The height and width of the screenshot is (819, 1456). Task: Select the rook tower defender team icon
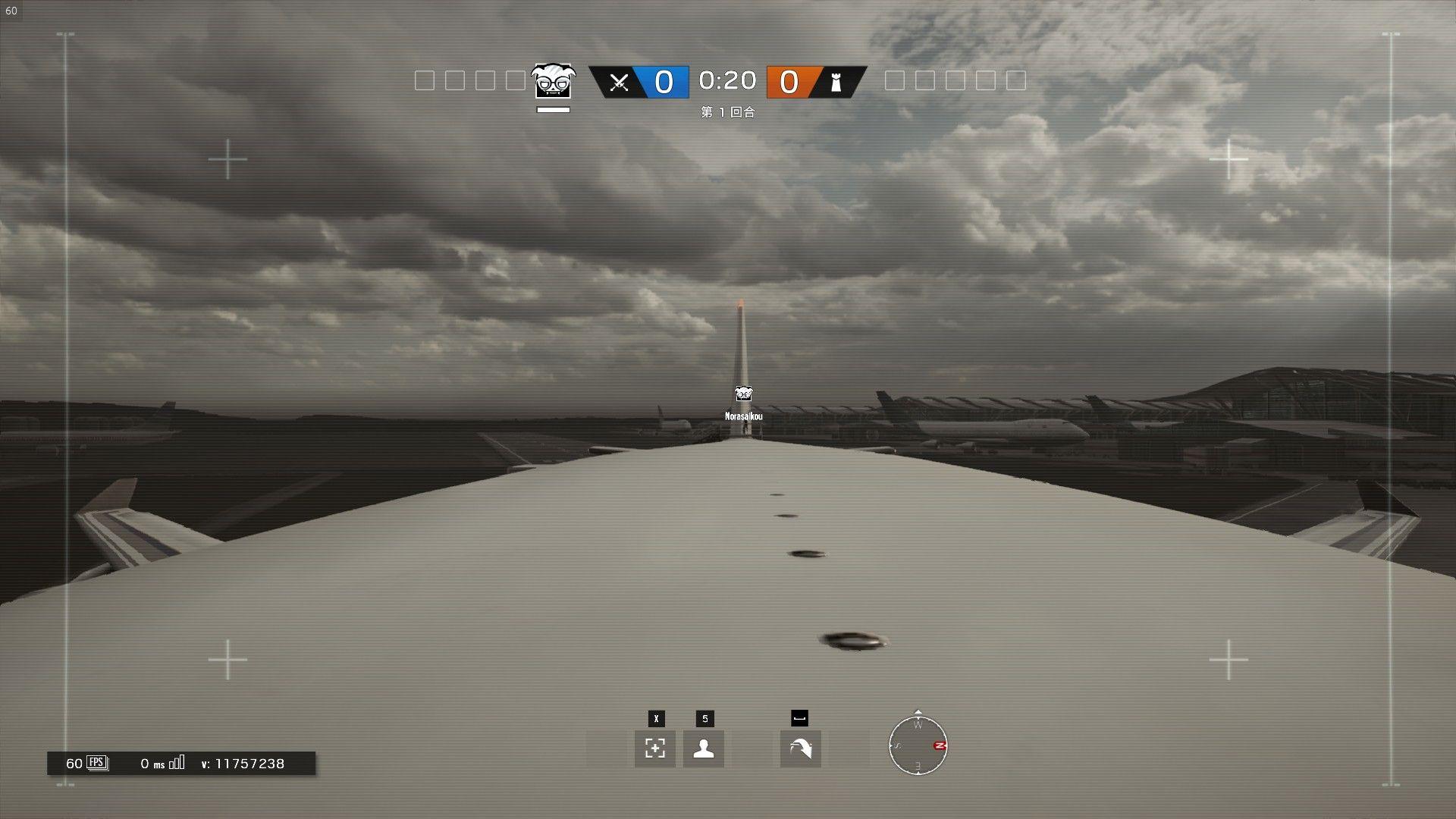click(836, 82)
